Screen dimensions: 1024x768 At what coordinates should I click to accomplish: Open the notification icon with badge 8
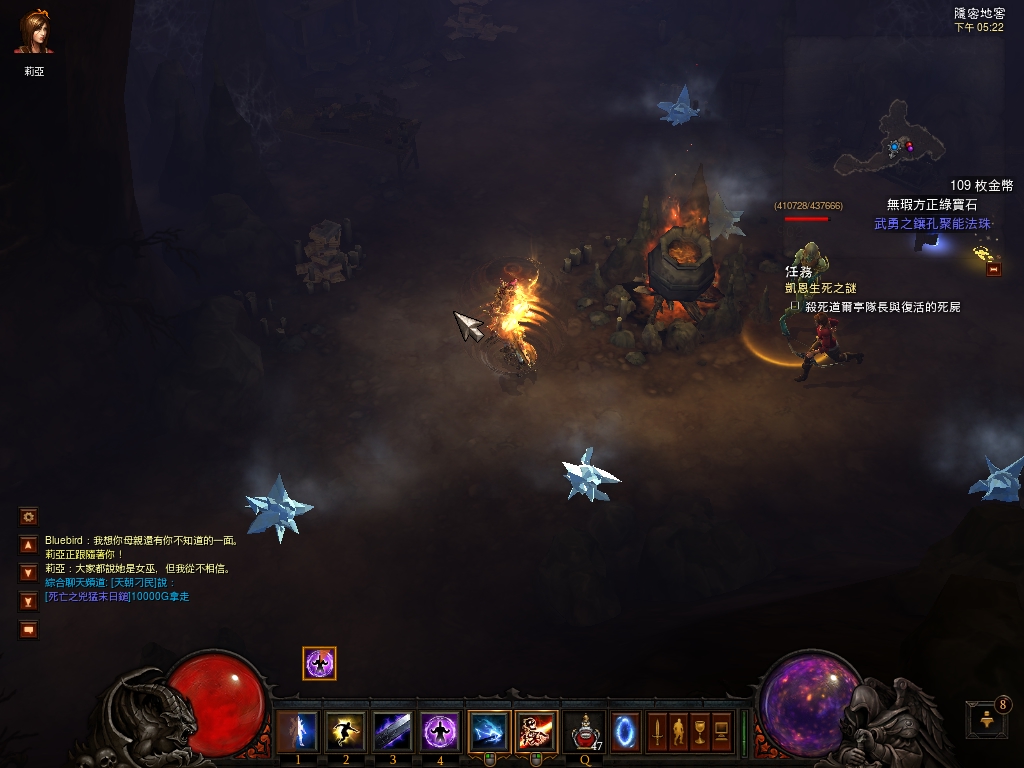(985, 718)
